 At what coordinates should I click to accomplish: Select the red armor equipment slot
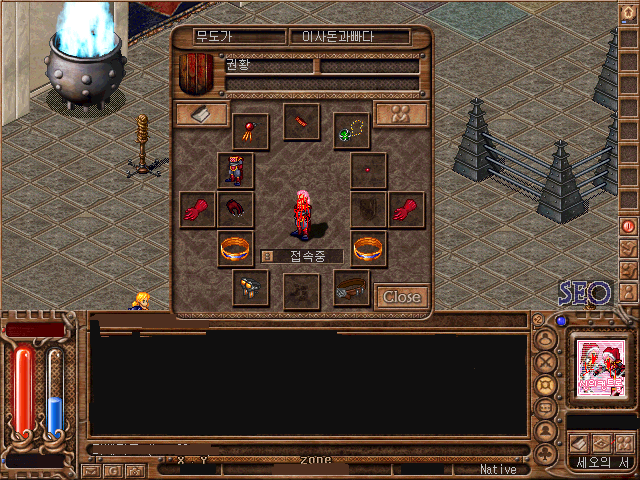(235, 170)
